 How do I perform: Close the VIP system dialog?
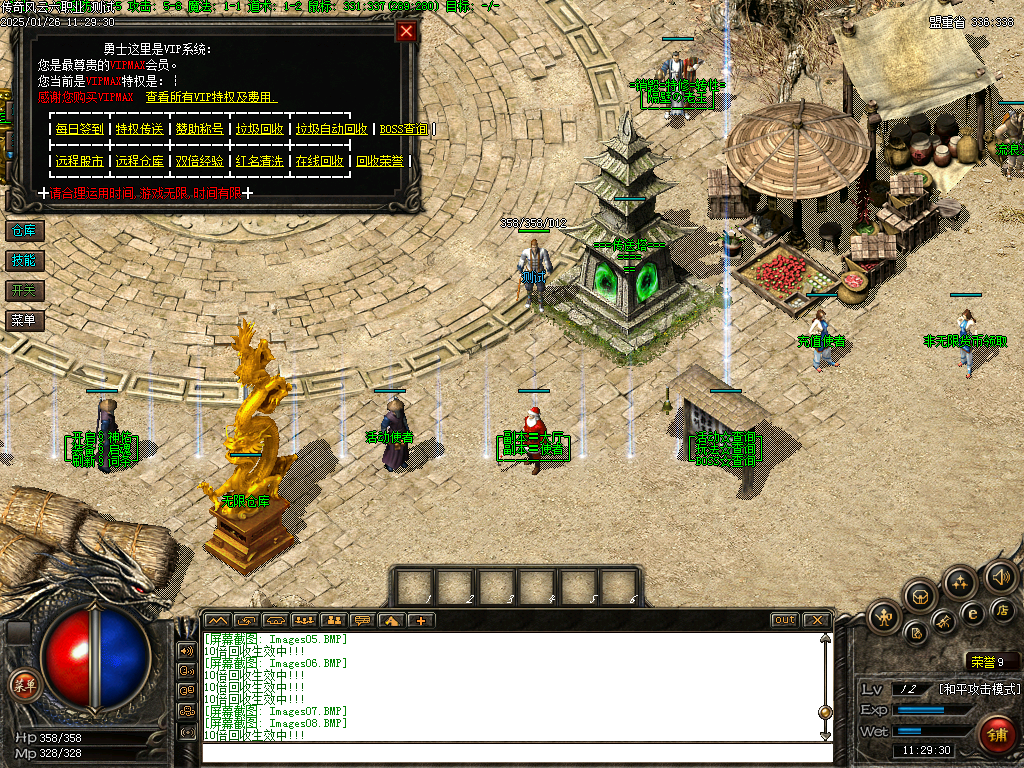[406, 31]
